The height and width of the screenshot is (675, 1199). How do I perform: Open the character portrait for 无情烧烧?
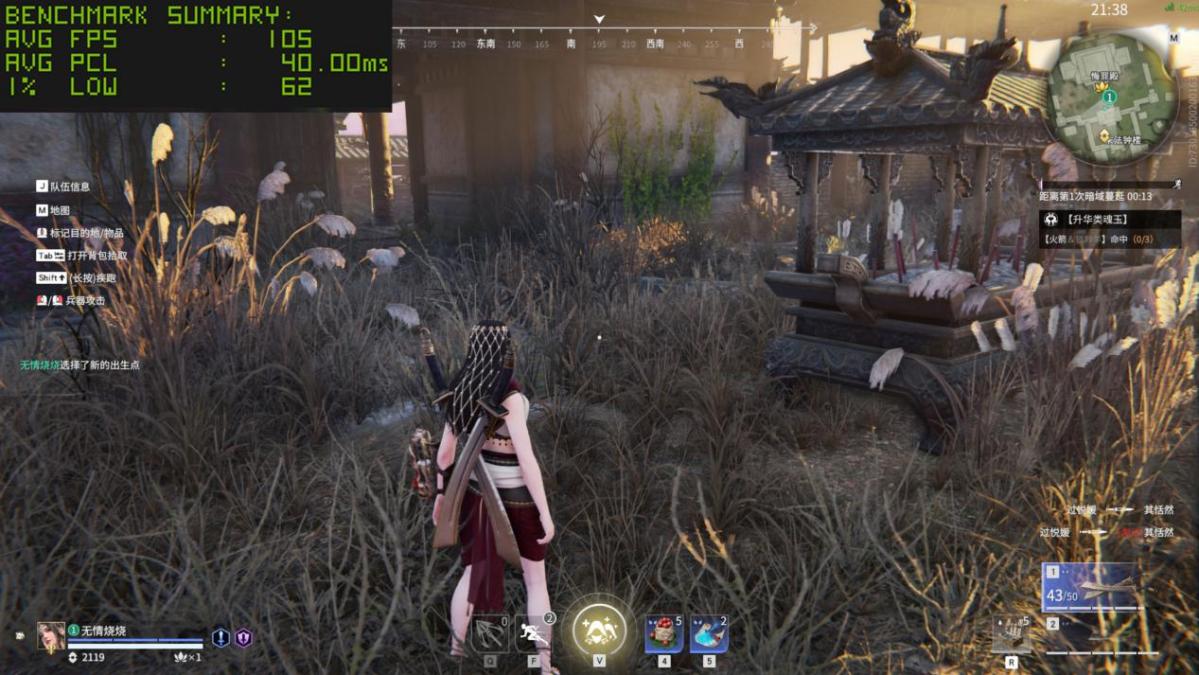[51, 636]
